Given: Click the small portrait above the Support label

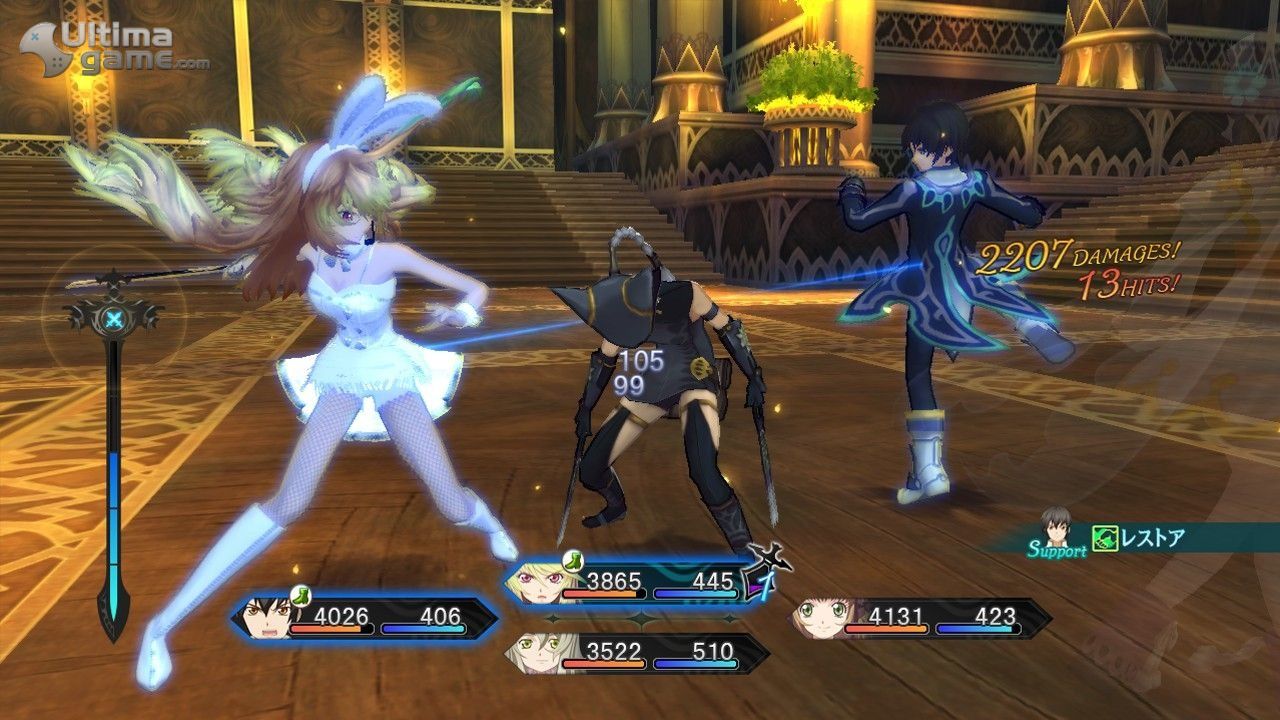Looking at the screenshot, I should point(1056,525).
